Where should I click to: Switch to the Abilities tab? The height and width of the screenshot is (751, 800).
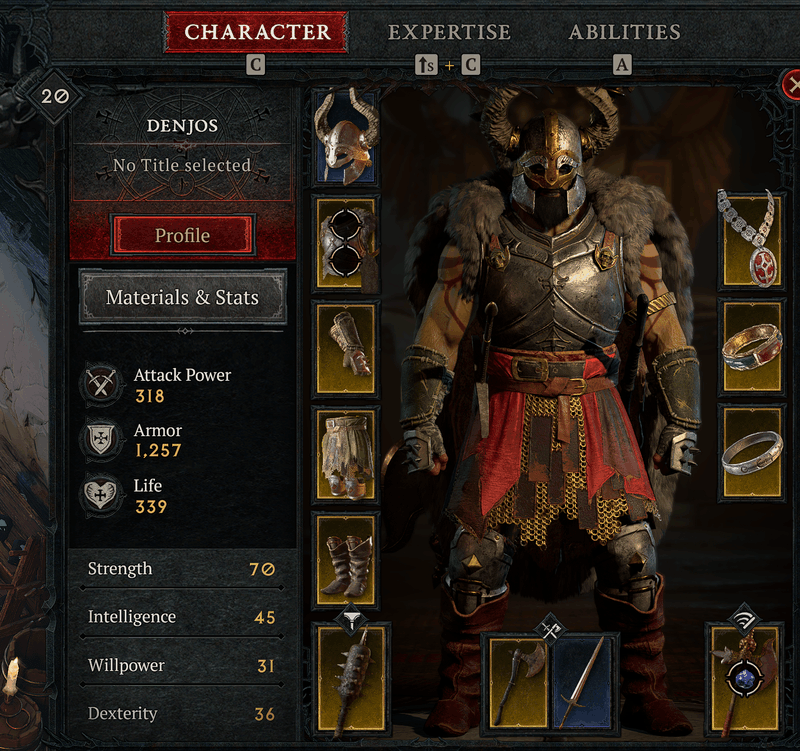624,32
